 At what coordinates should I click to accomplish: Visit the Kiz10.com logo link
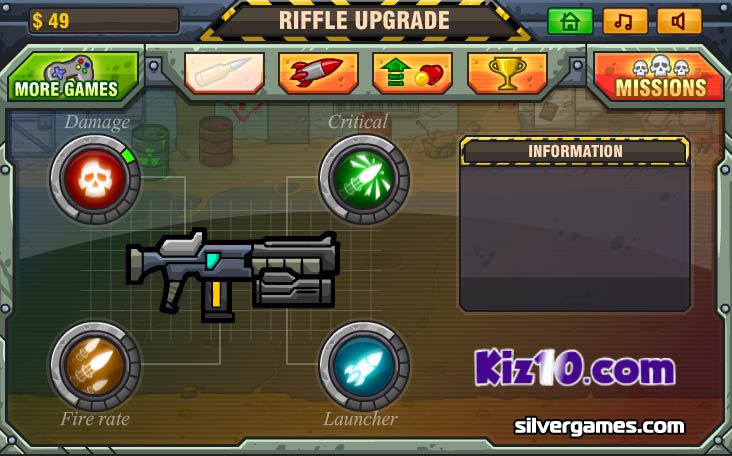point(574,369)
